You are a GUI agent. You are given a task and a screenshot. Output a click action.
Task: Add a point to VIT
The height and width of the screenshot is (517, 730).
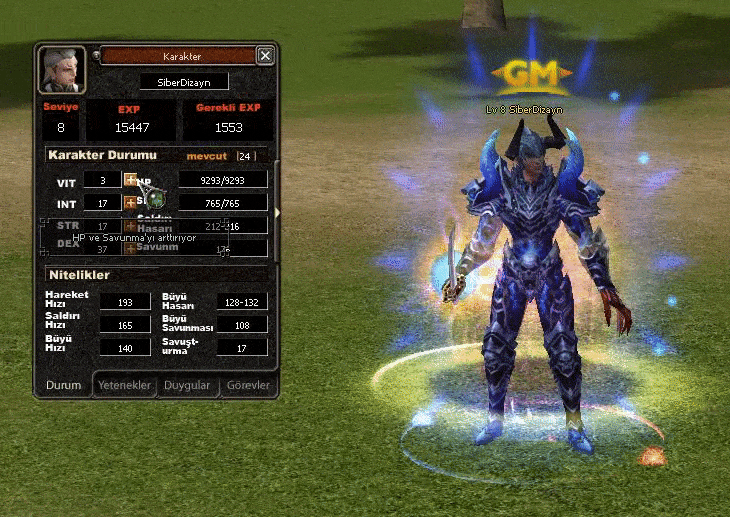click(130, 179)
